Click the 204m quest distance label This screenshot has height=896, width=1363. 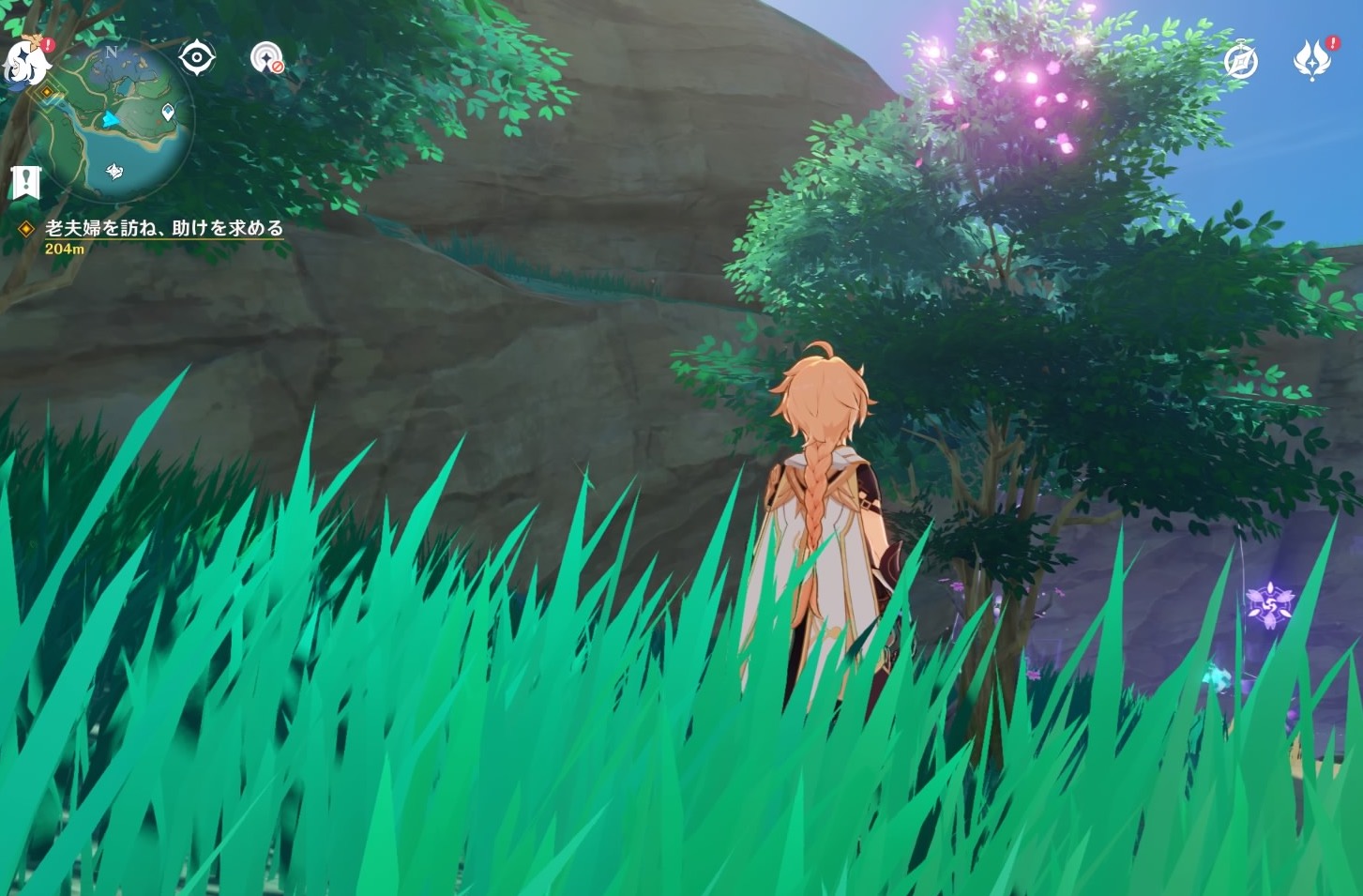64,250
